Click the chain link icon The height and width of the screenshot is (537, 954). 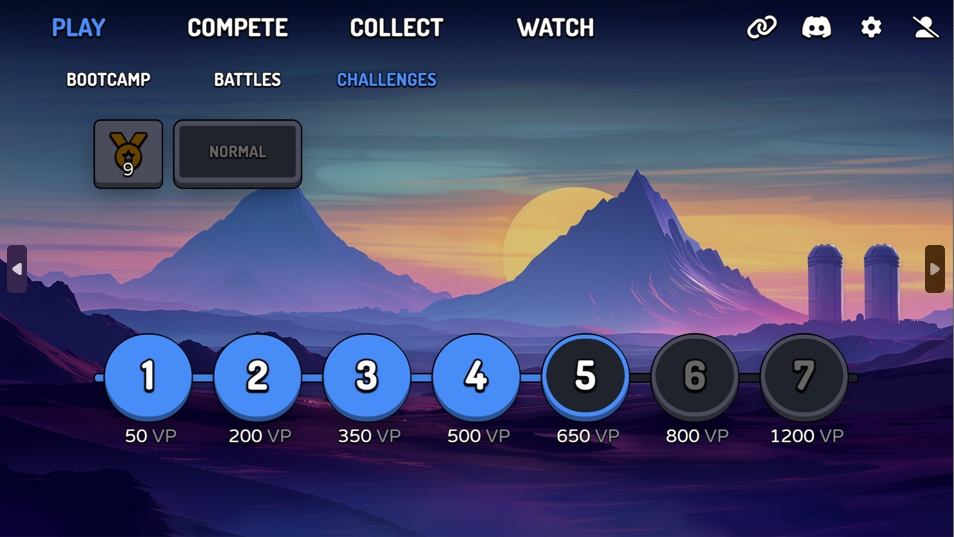[x=762, y=28]
